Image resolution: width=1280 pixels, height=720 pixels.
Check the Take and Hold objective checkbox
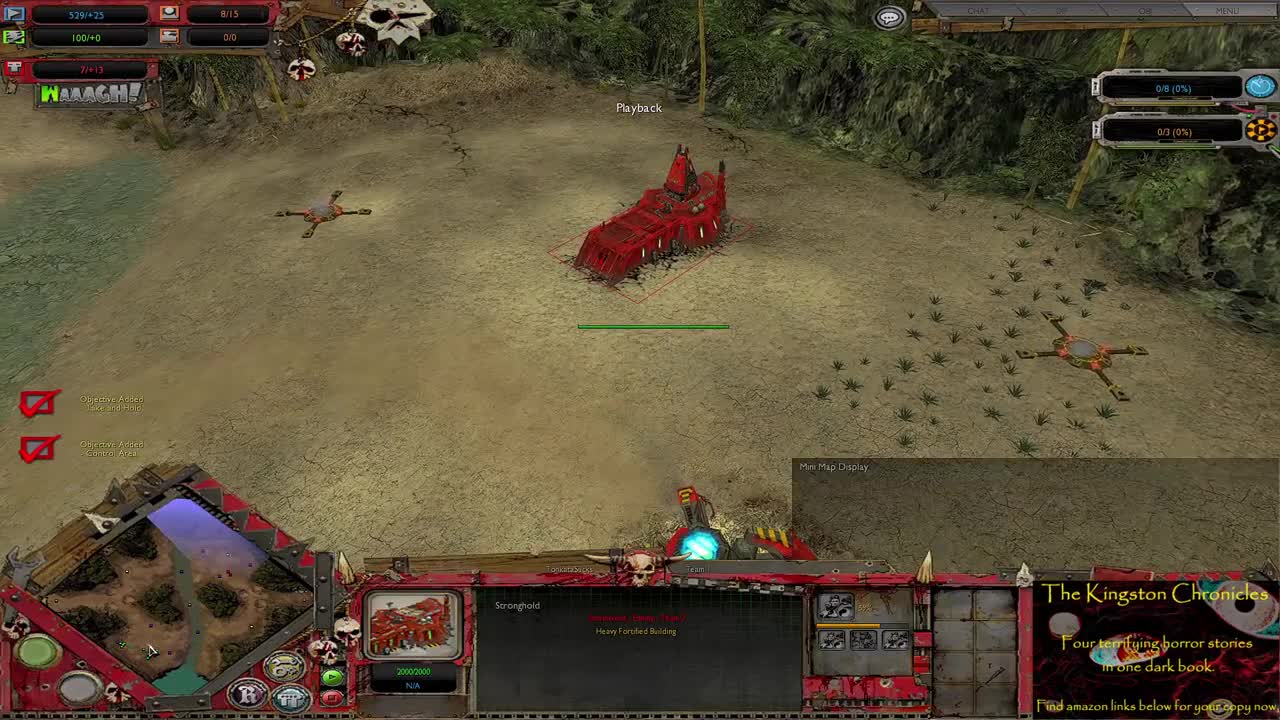point(36,401)
